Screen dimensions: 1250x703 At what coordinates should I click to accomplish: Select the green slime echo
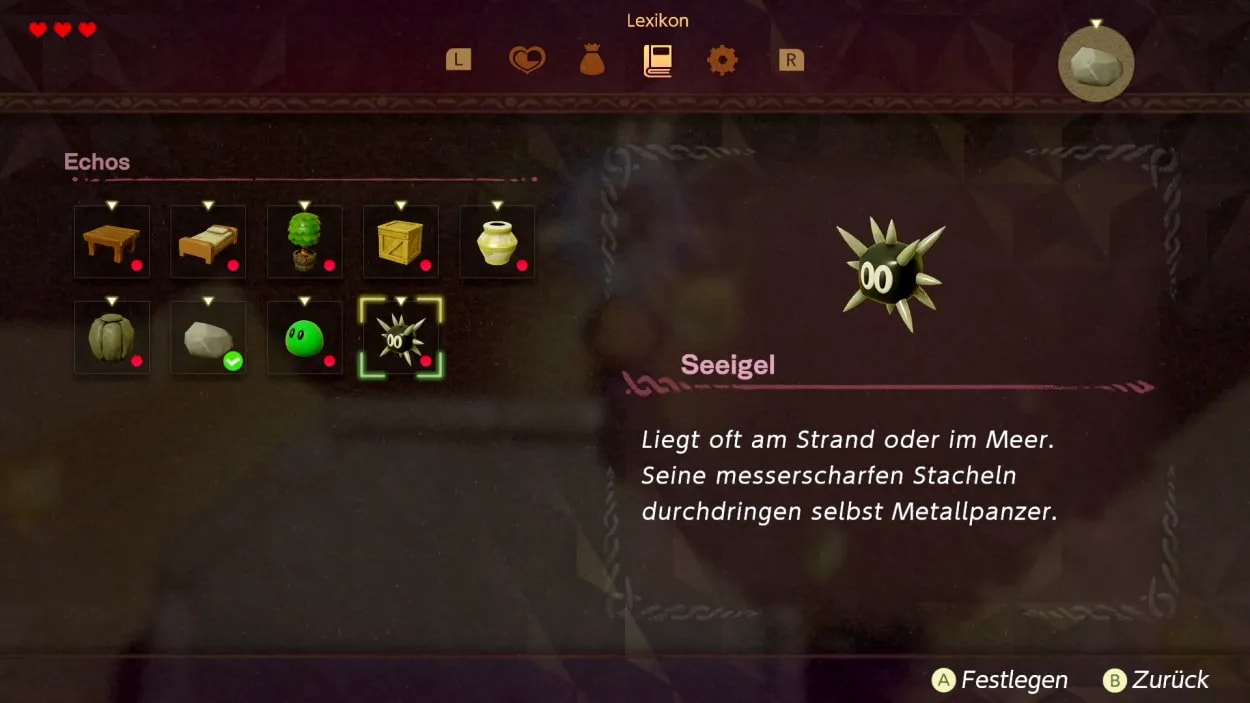304,338
